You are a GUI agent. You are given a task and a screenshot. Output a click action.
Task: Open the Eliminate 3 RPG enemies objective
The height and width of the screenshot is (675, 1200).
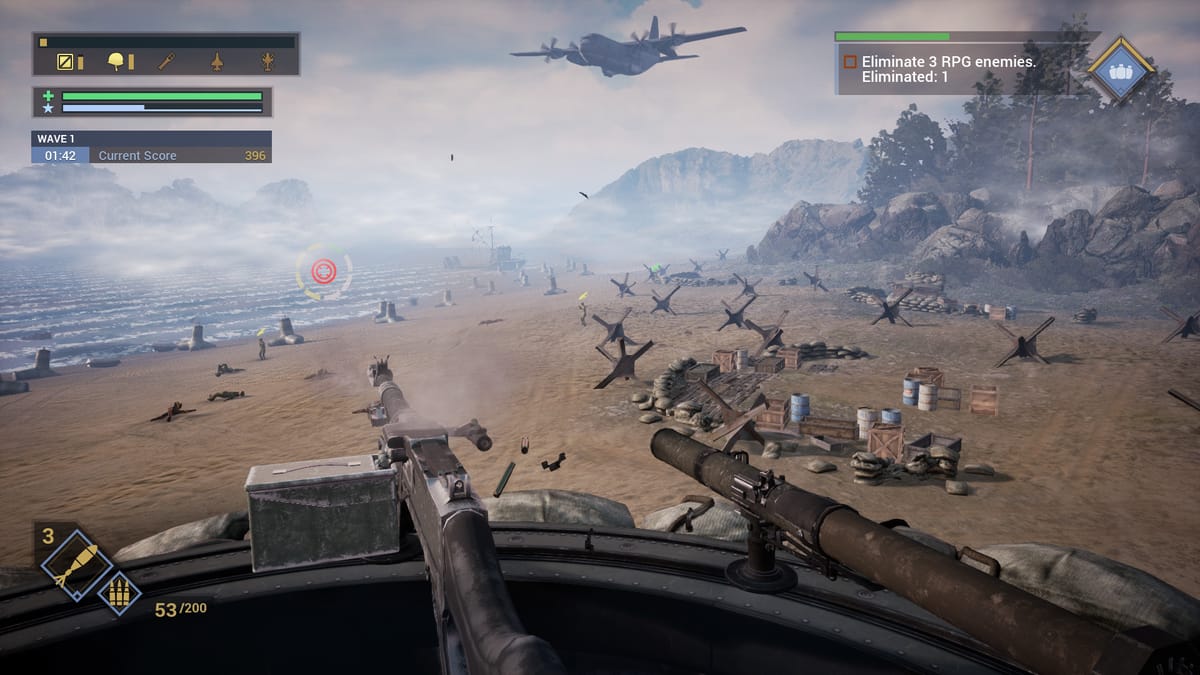[x=947, y=68]
